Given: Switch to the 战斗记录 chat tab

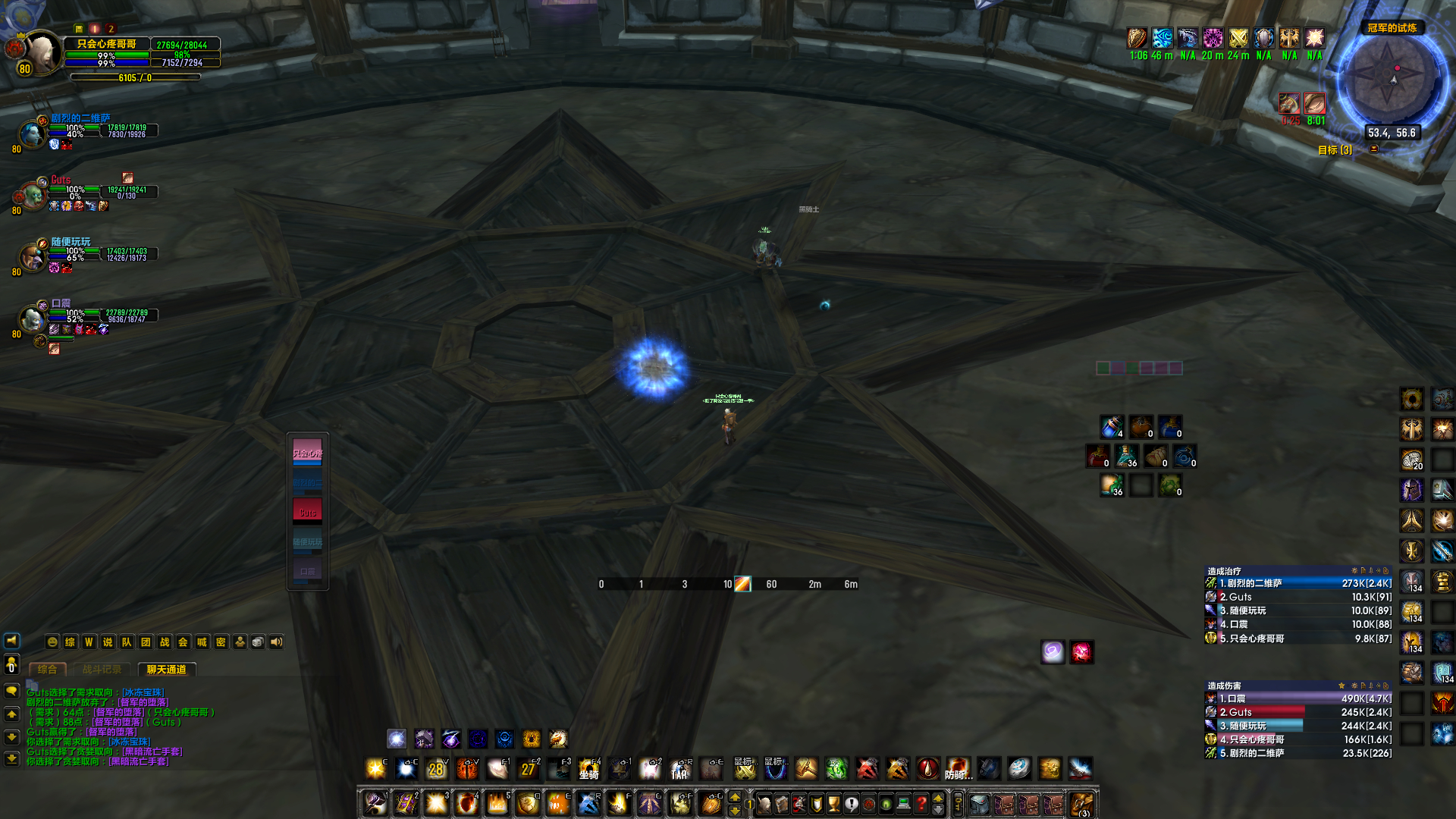Looking at the screenshot, I should point(102,670).
